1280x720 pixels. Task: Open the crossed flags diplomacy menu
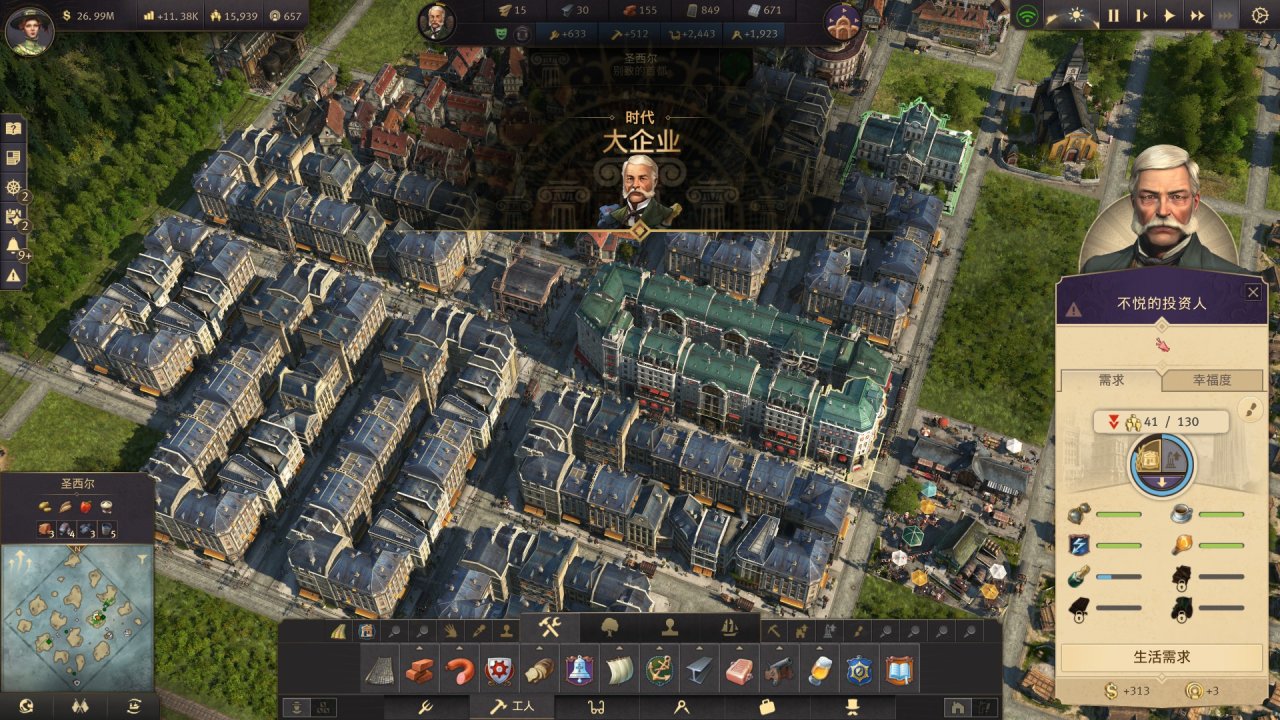(x=78, y=707)
